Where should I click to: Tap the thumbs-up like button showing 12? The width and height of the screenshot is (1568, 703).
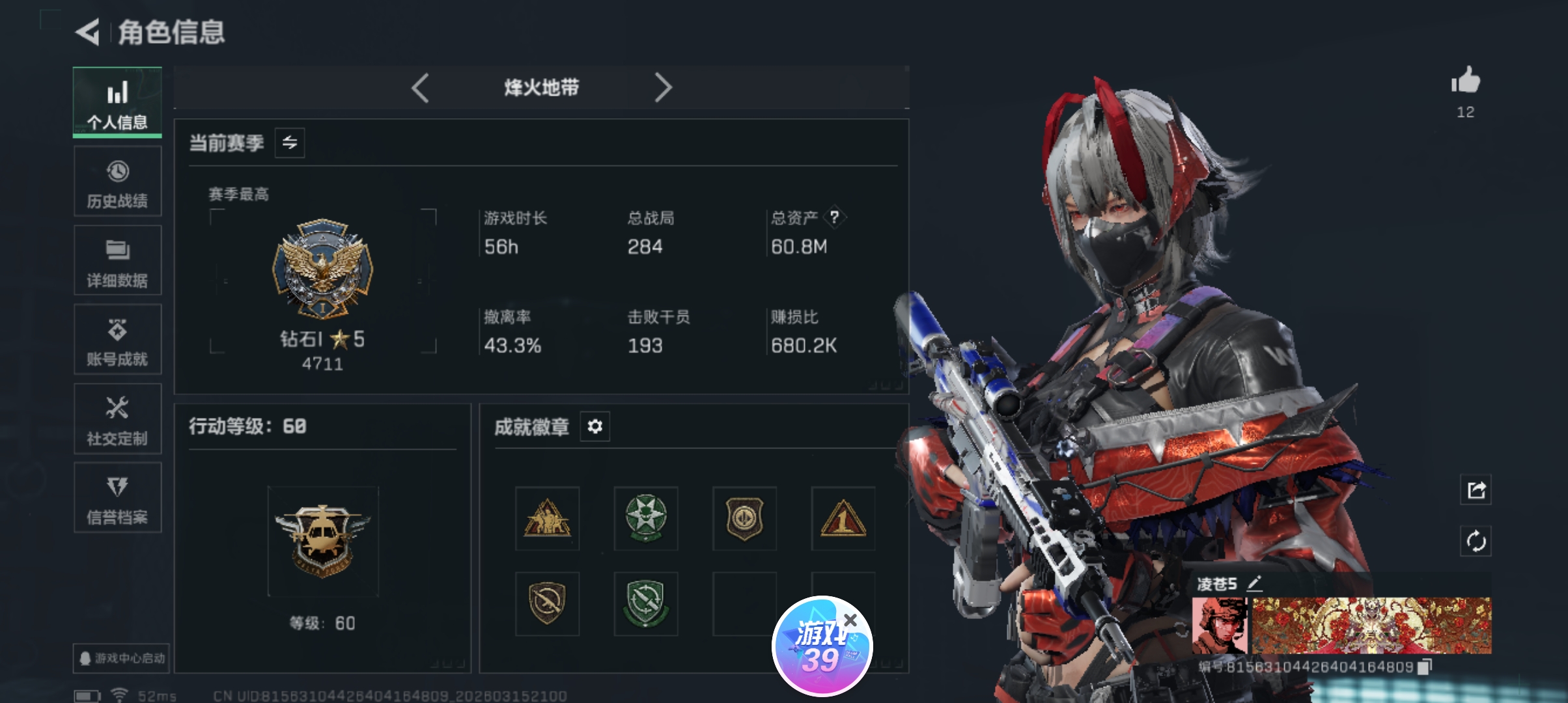click(1466, 81)
